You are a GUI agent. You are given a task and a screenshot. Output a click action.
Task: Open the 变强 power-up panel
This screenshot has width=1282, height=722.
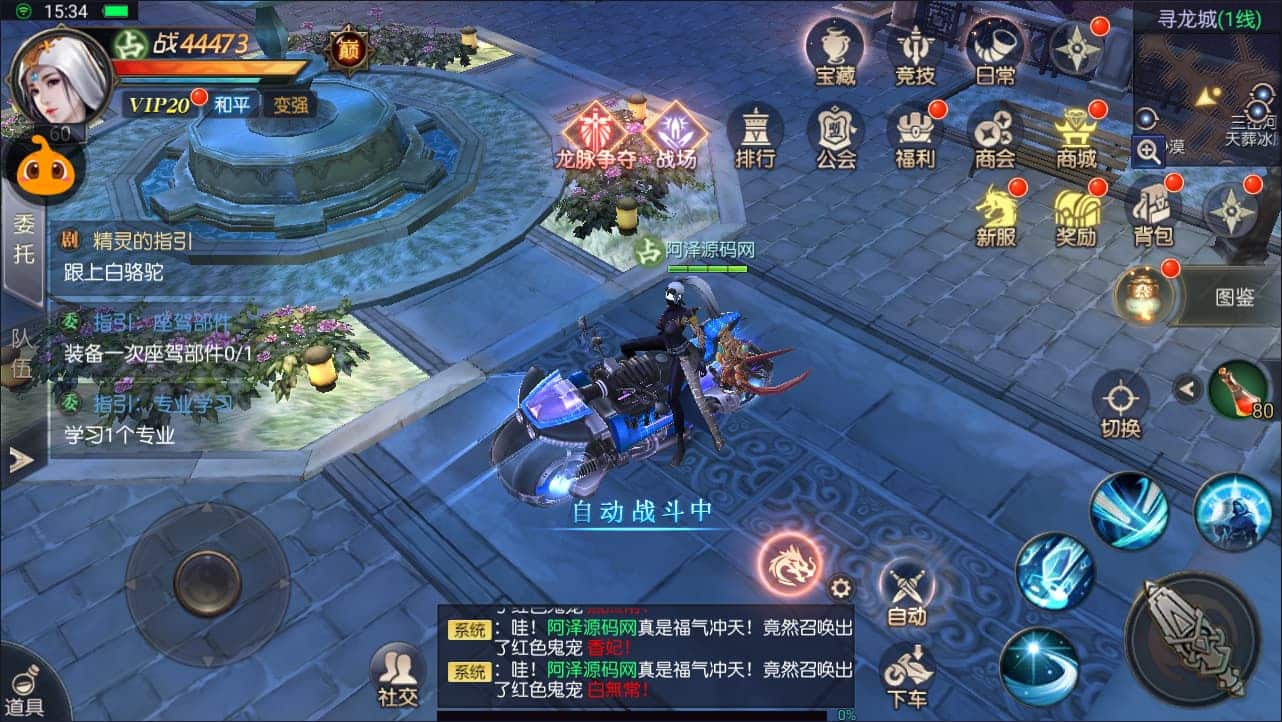[x=291, y=104]
